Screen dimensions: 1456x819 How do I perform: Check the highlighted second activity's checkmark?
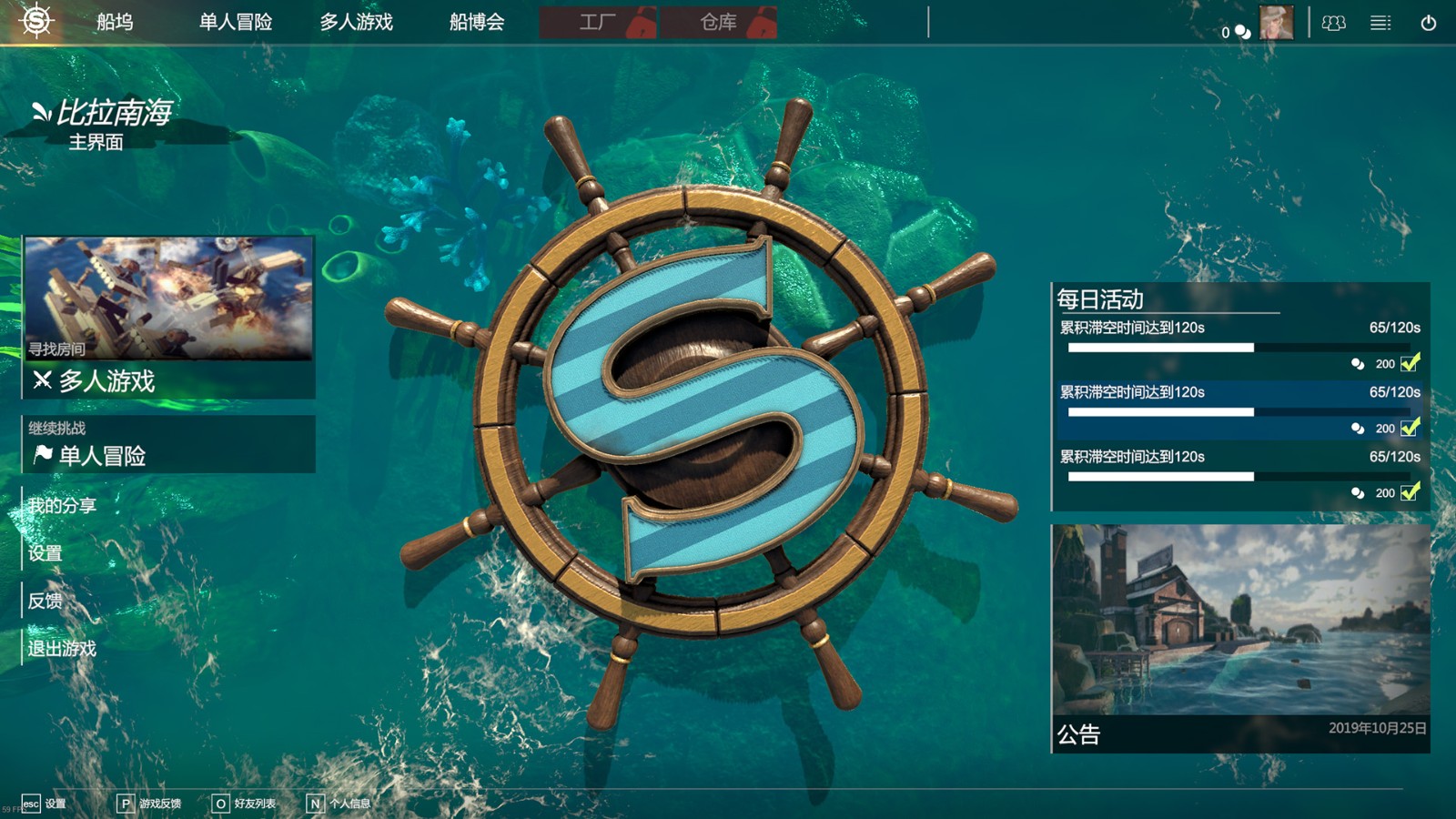click(x=1411, y=428)
